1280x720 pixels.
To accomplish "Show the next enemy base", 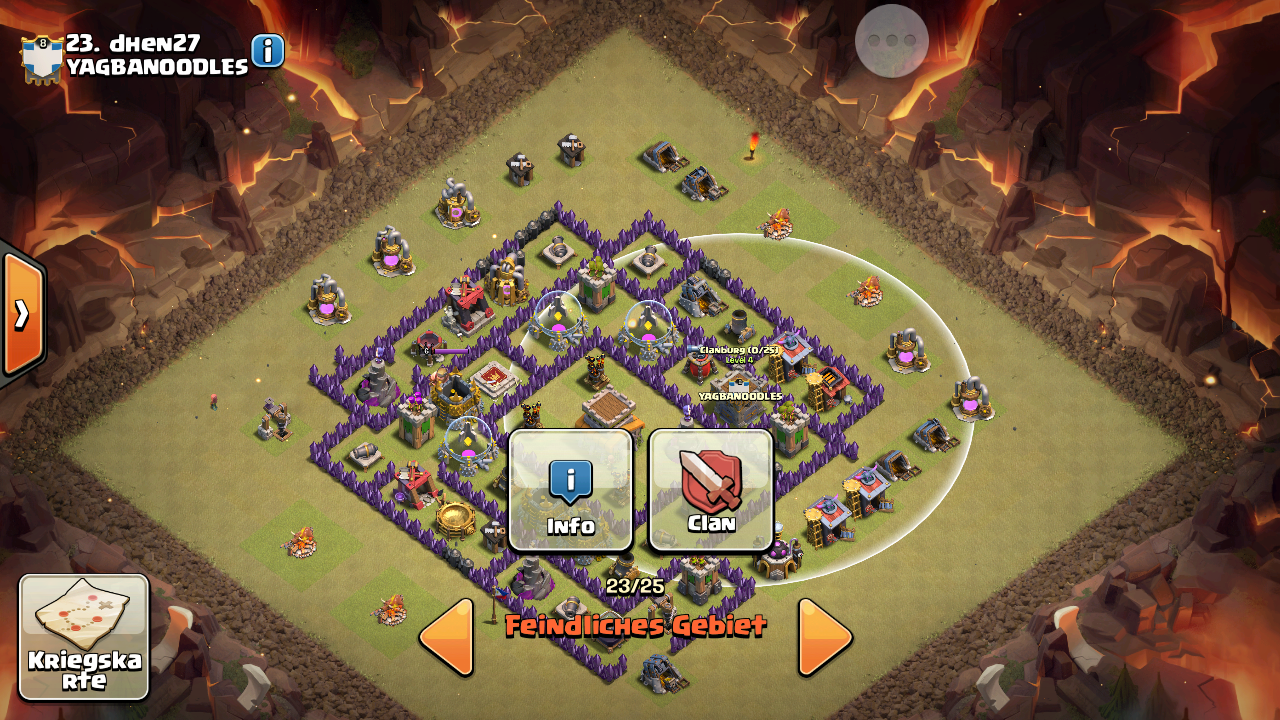I will 825,637.
